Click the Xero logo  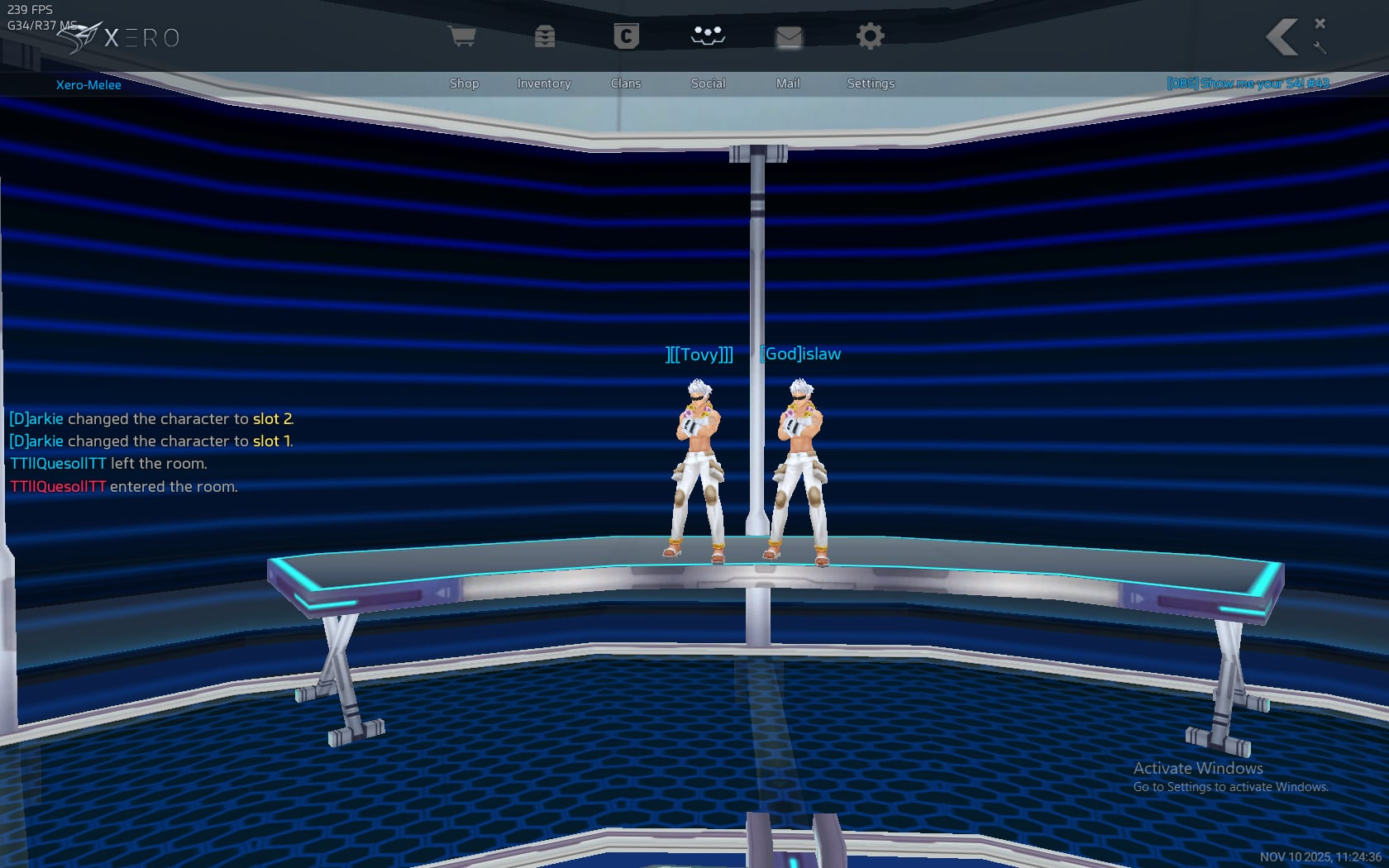click(120, 38)
